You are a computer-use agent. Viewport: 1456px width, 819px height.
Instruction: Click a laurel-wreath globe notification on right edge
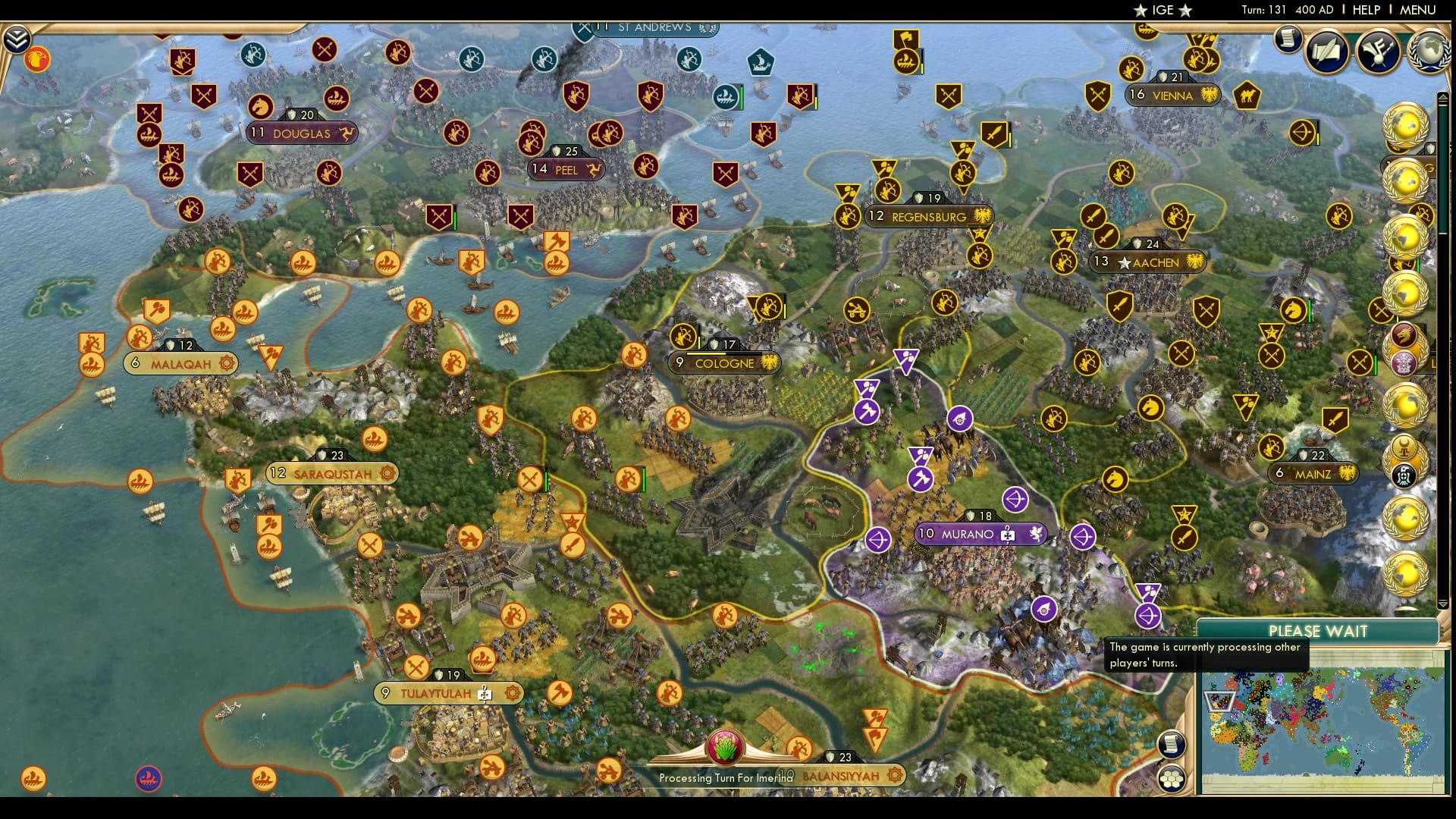click(1406, 124)
